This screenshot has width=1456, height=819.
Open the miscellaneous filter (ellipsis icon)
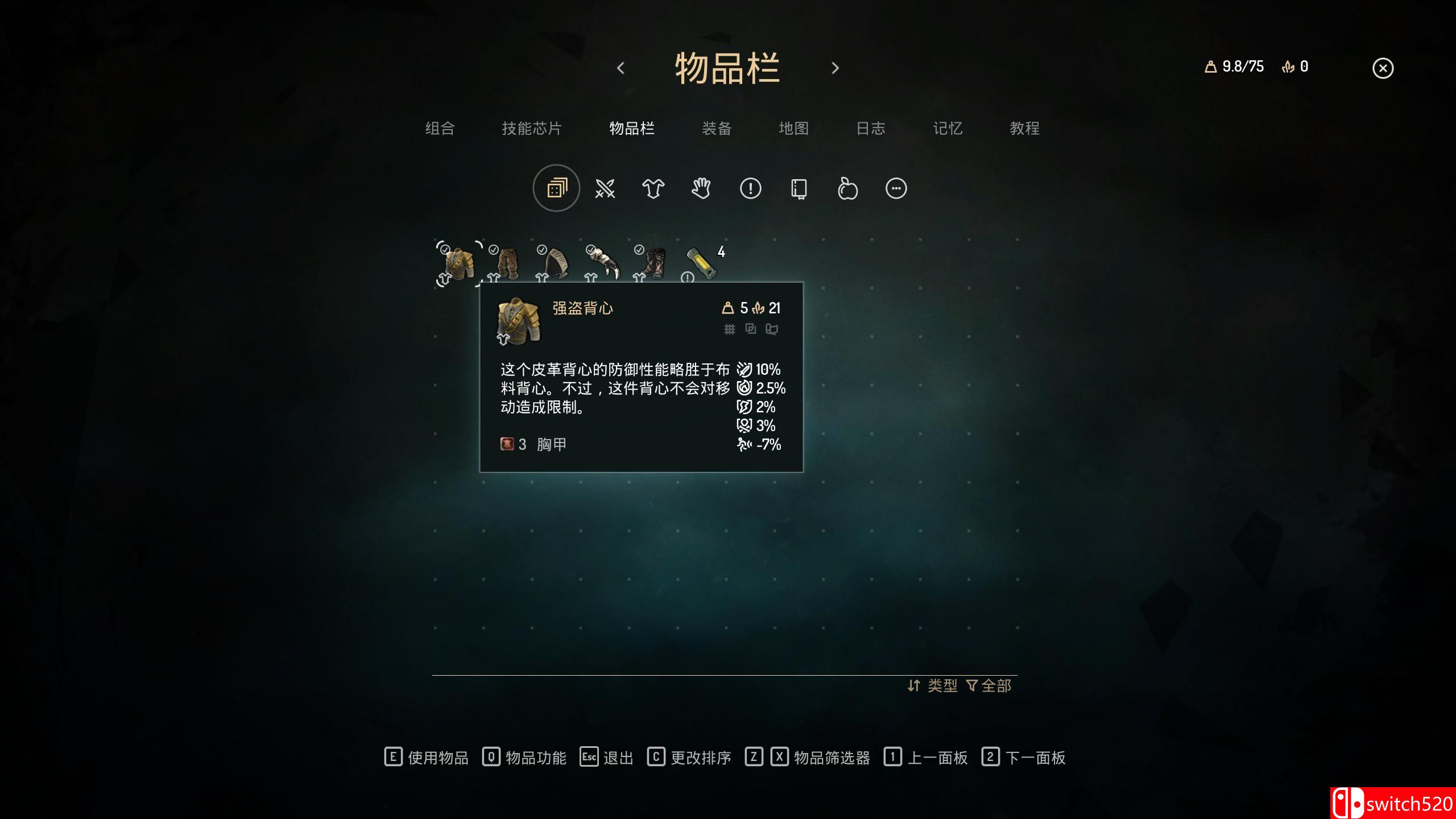point(896,188)
